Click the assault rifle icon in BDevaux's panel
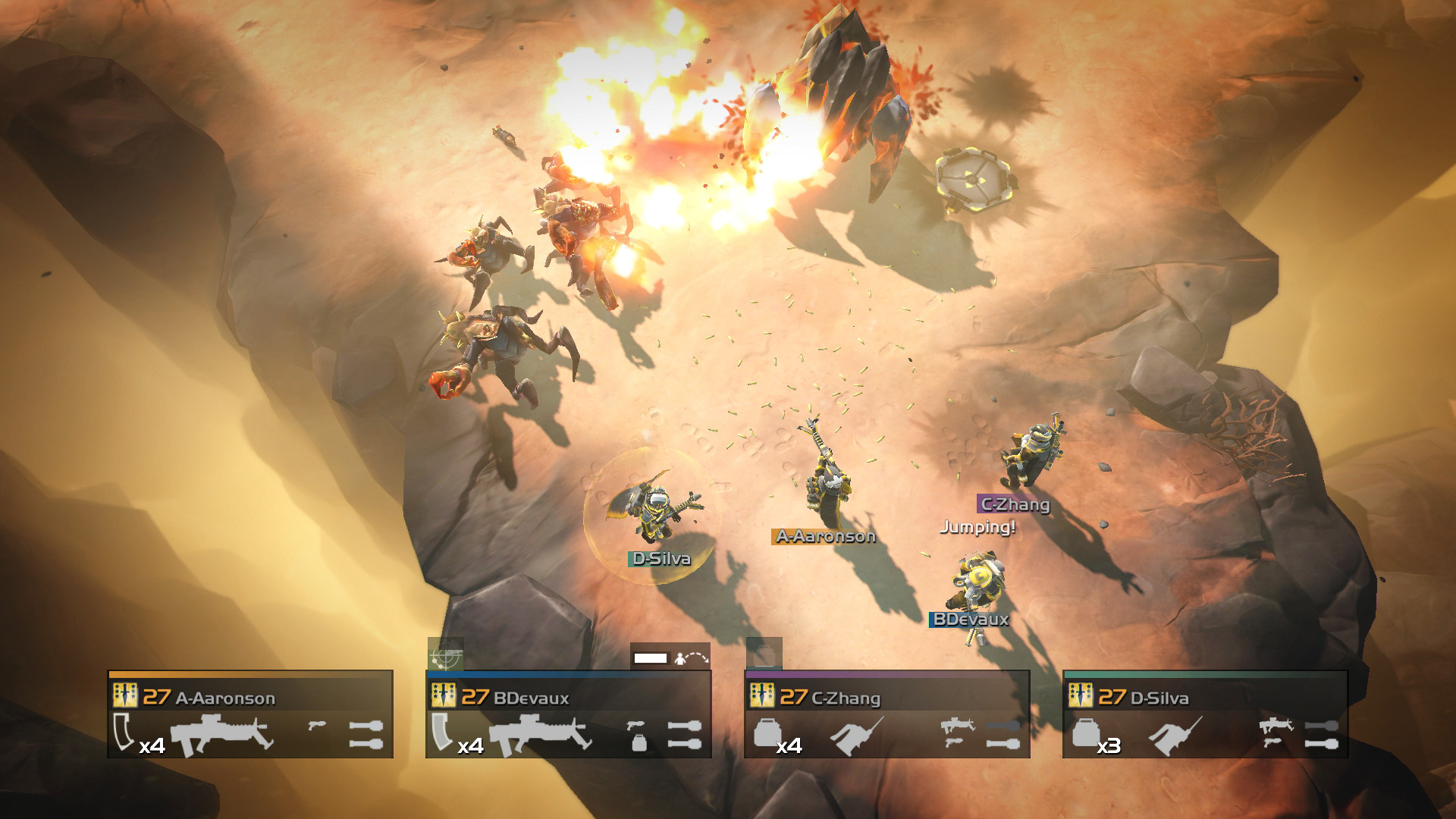The width and height of the screenshot is (1456, 819). pos(538,732)
